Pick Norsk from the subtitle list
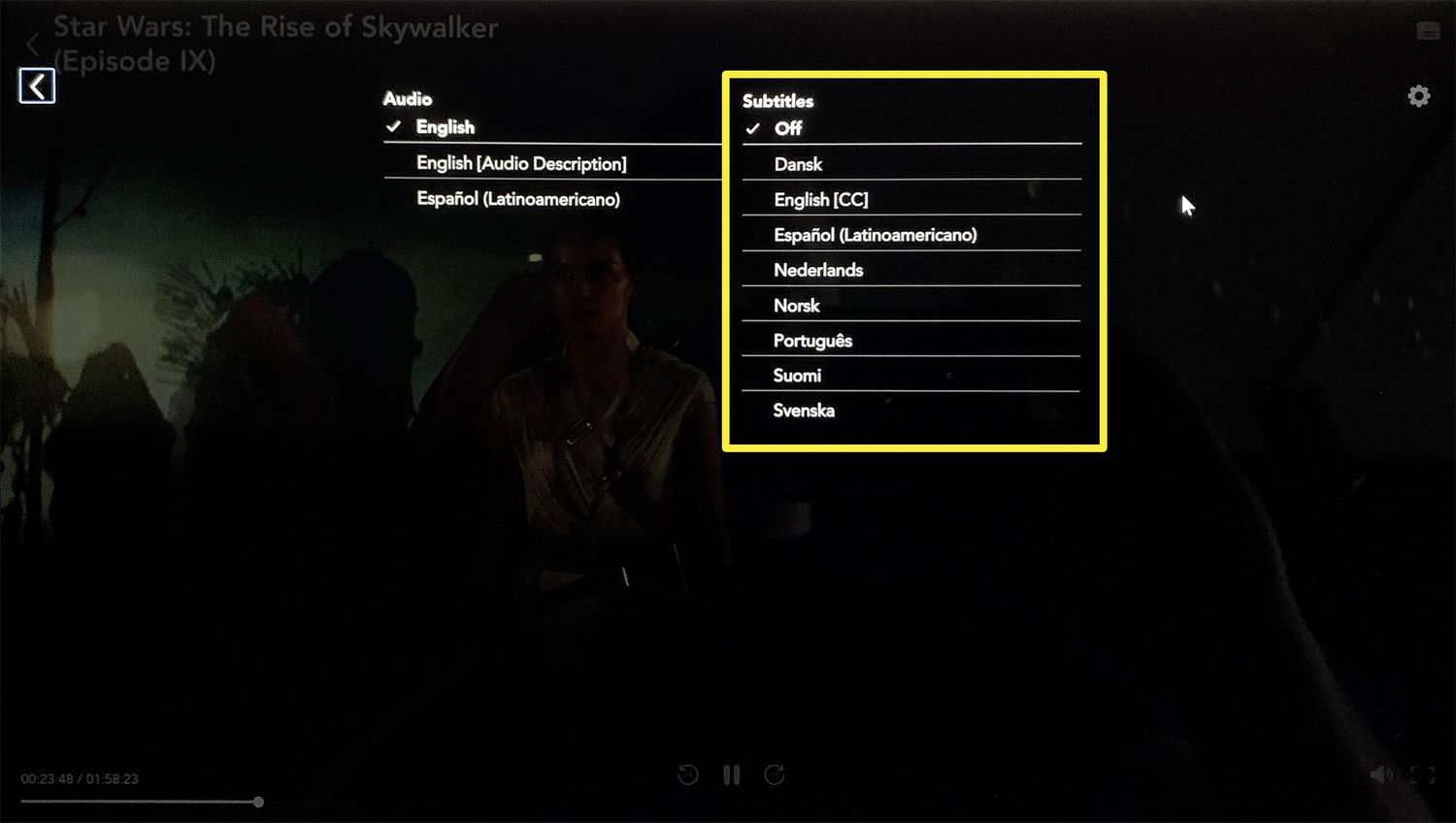Image resolution: width=1456 pixels, height=823 pixels. click(795, 306)
